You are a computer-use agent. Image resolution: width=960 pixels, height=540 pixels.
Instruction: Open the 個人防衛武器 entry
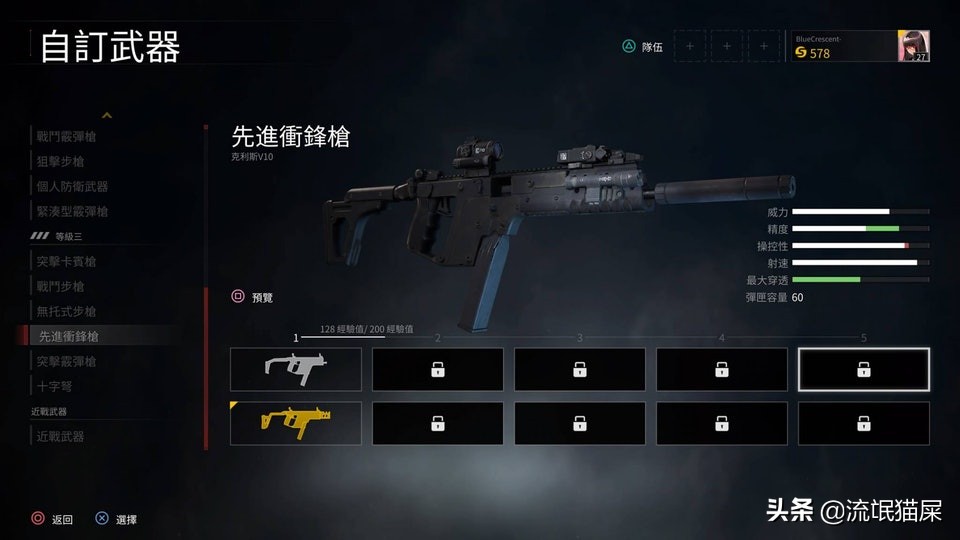coord(72,186)
